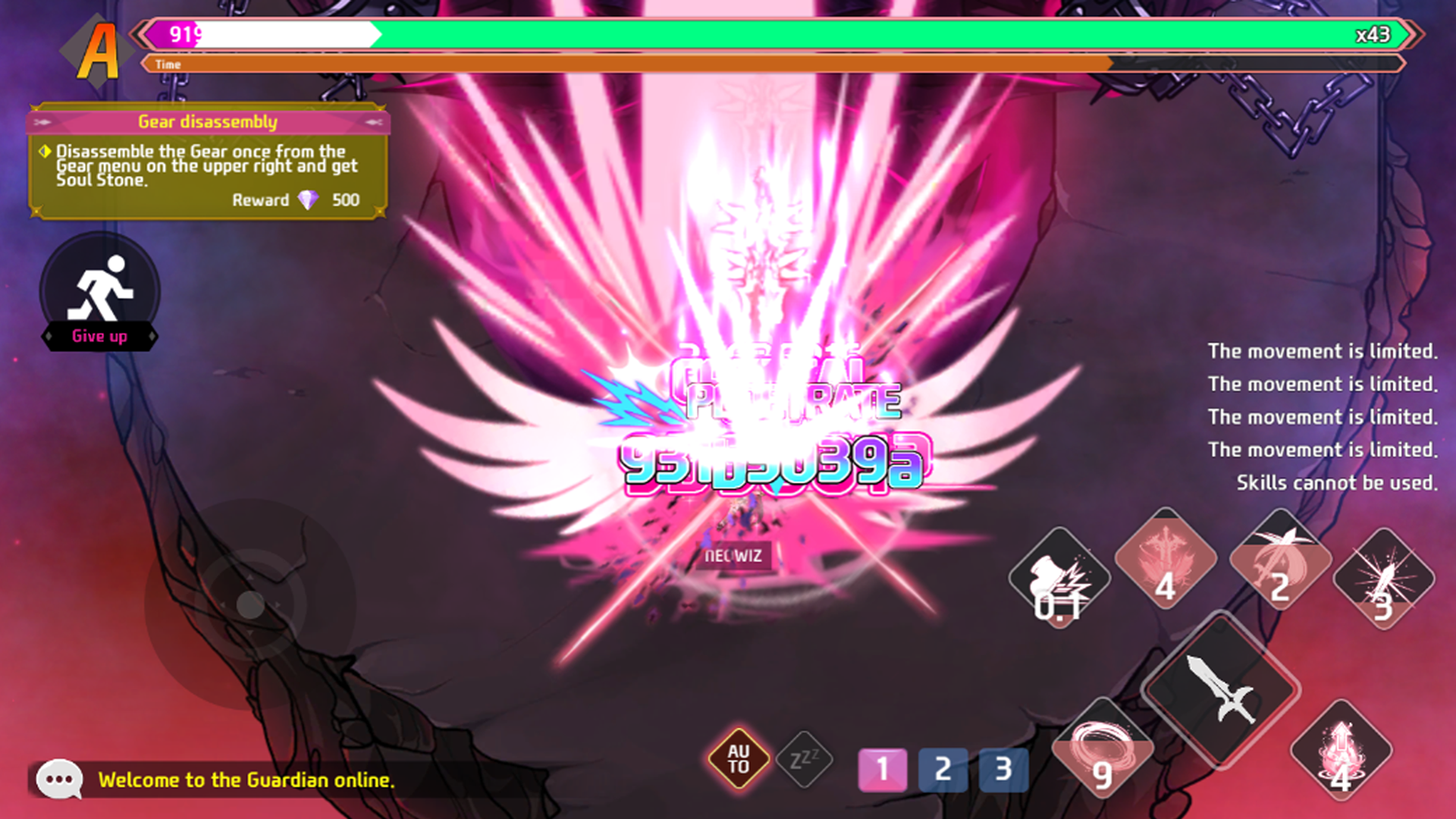Switch game speed to 2x
The height and width of the screenshot is (819, 1456).
[x=943, y=768]
